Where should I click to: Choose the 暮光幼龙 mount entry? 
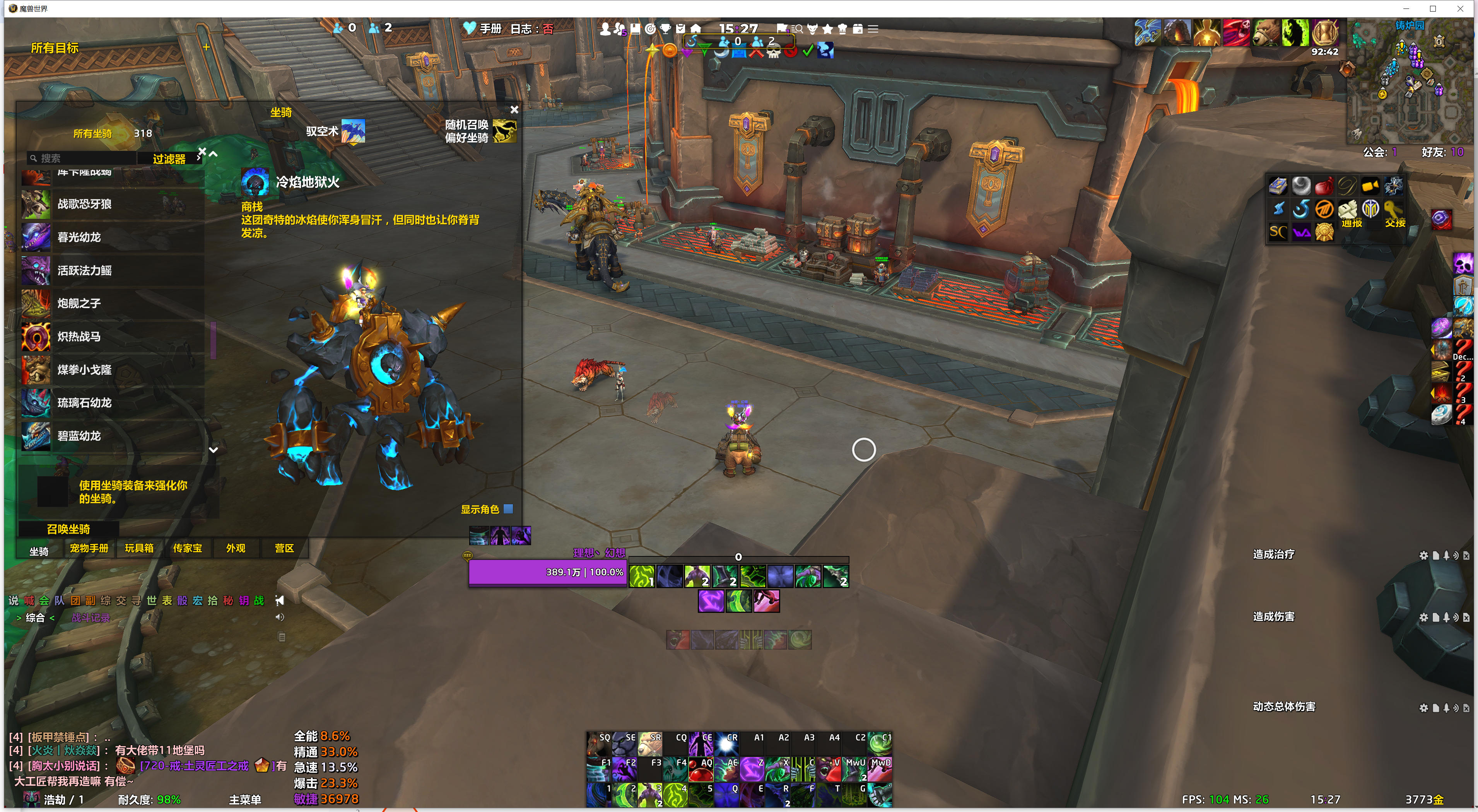113,237
